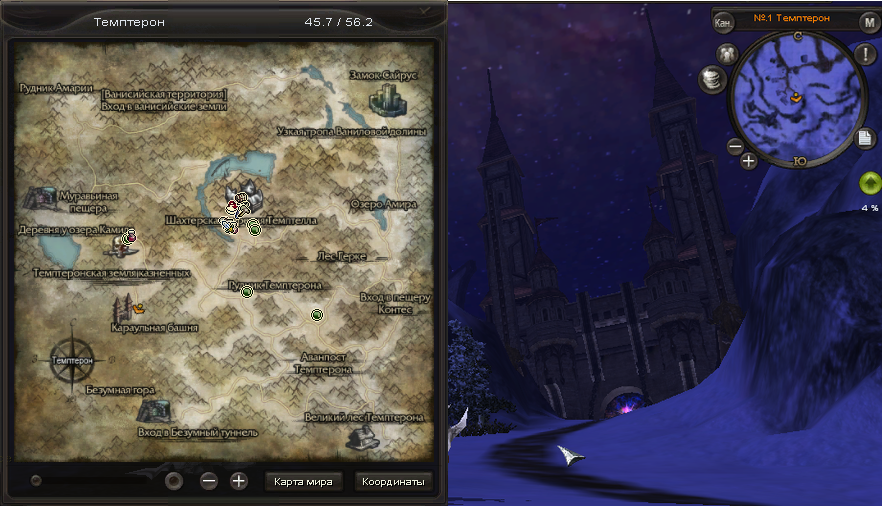Click the minimap's minus zoom button

click(734, 146)
